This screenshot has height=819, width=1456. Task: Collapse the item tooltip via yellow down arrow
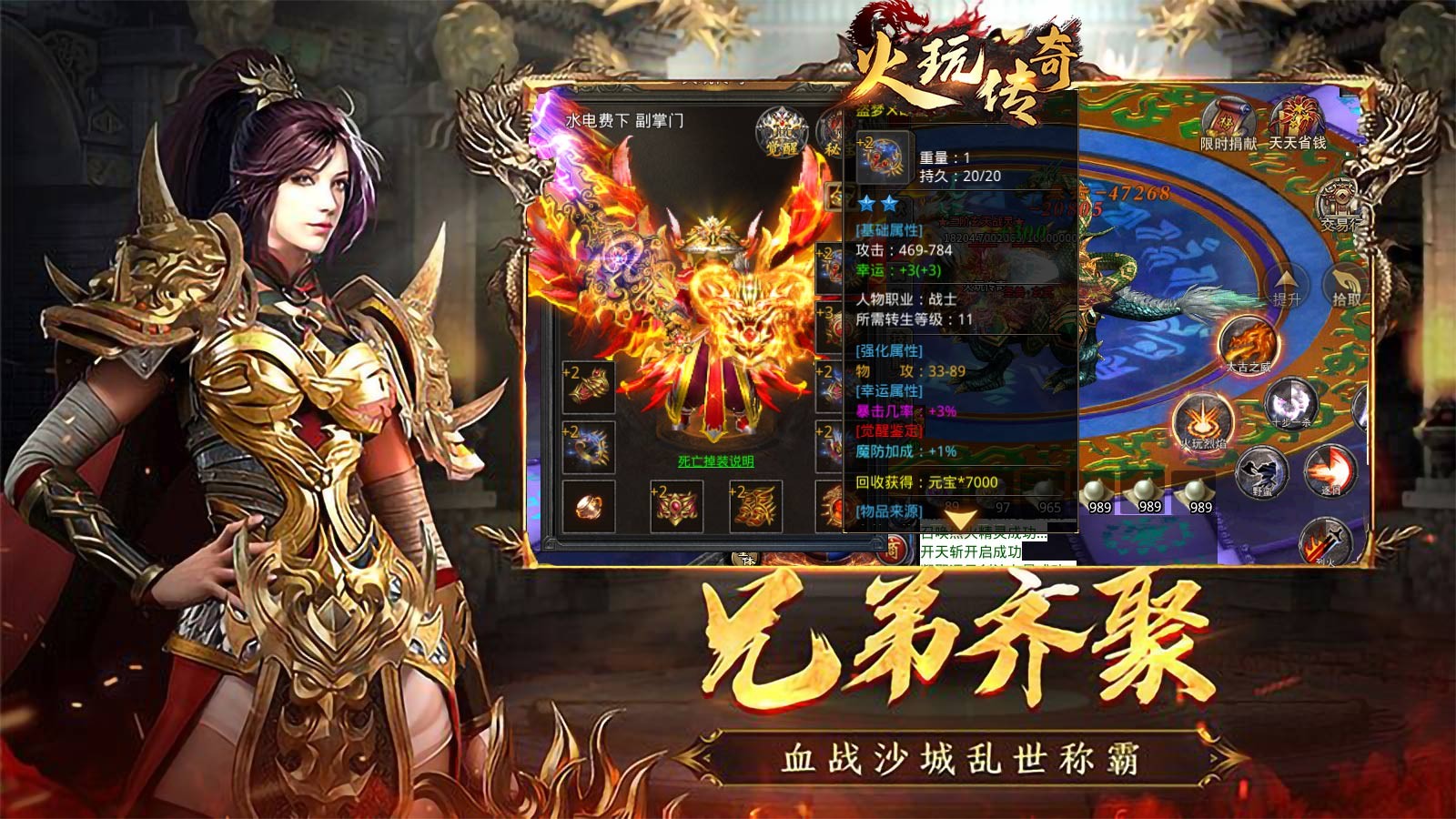(x=962, y=519)
